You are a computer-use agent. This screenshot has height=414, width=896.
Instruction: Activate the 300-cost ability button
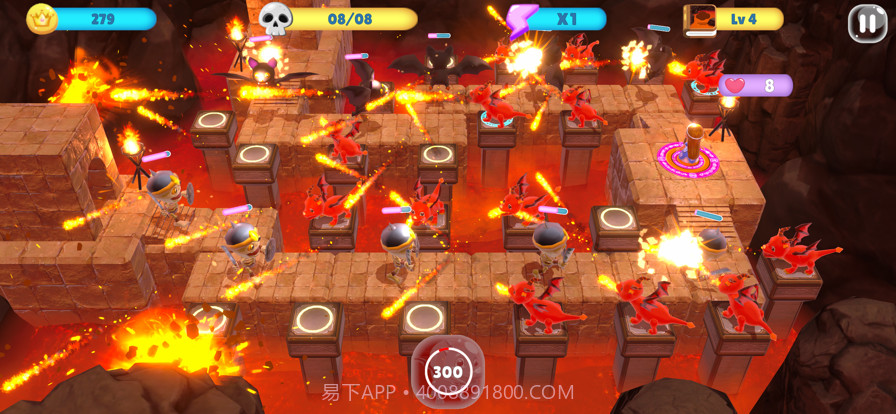pyautogui.click(x=447, y=371)
